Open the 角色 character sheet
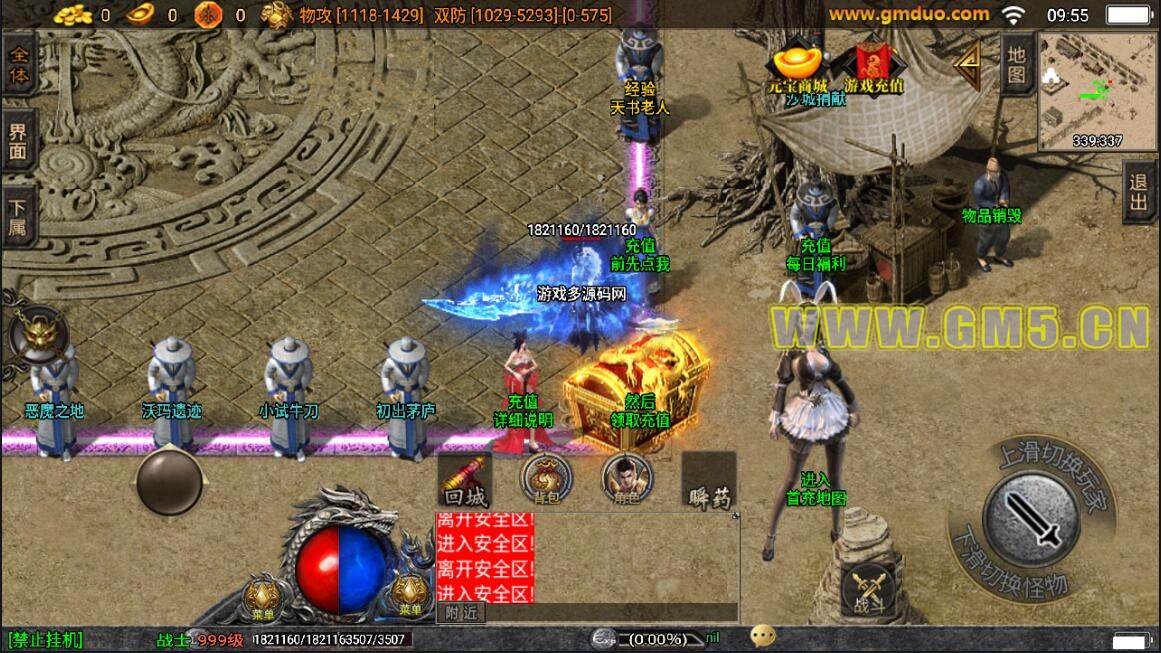The image size is (1161, 653). coord(627,481)
